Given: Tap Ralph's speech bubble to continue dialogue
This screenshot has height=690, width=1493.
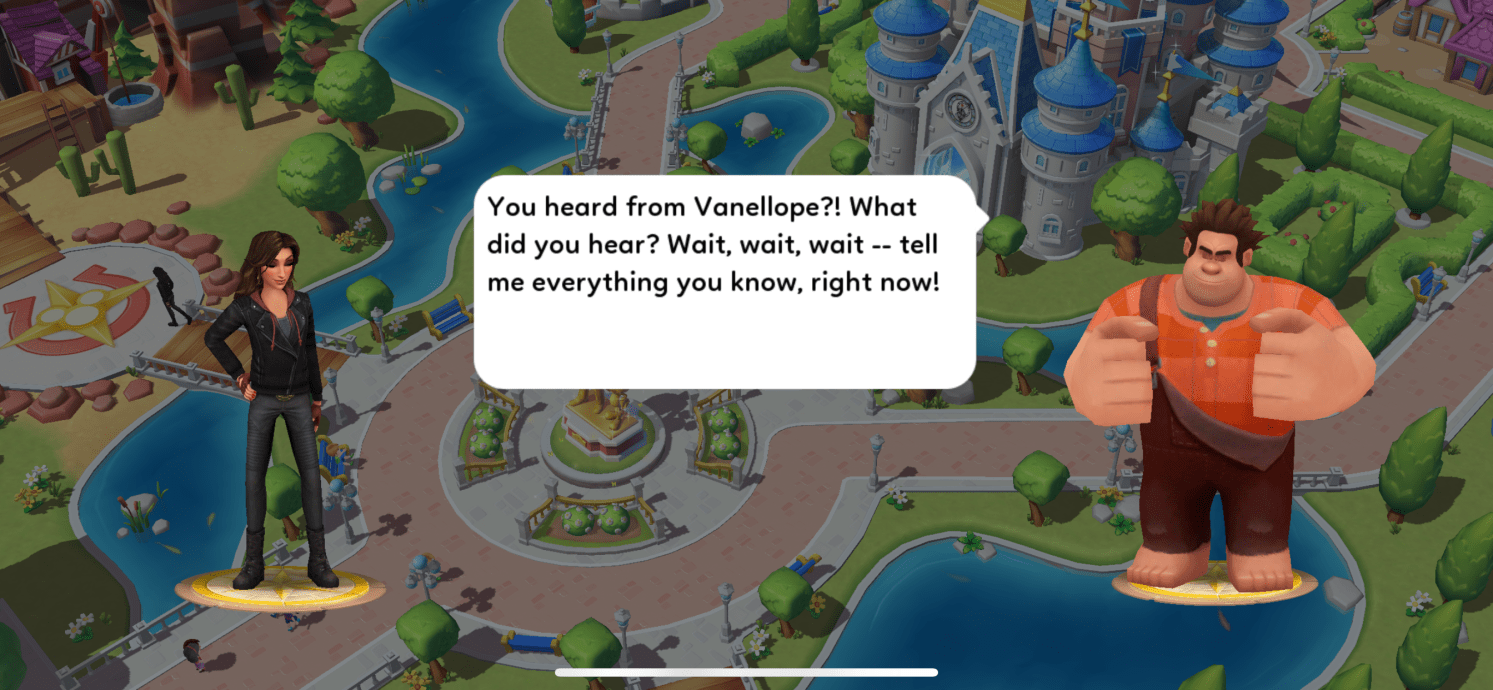Looking at the screenshot, I should 724,283.
